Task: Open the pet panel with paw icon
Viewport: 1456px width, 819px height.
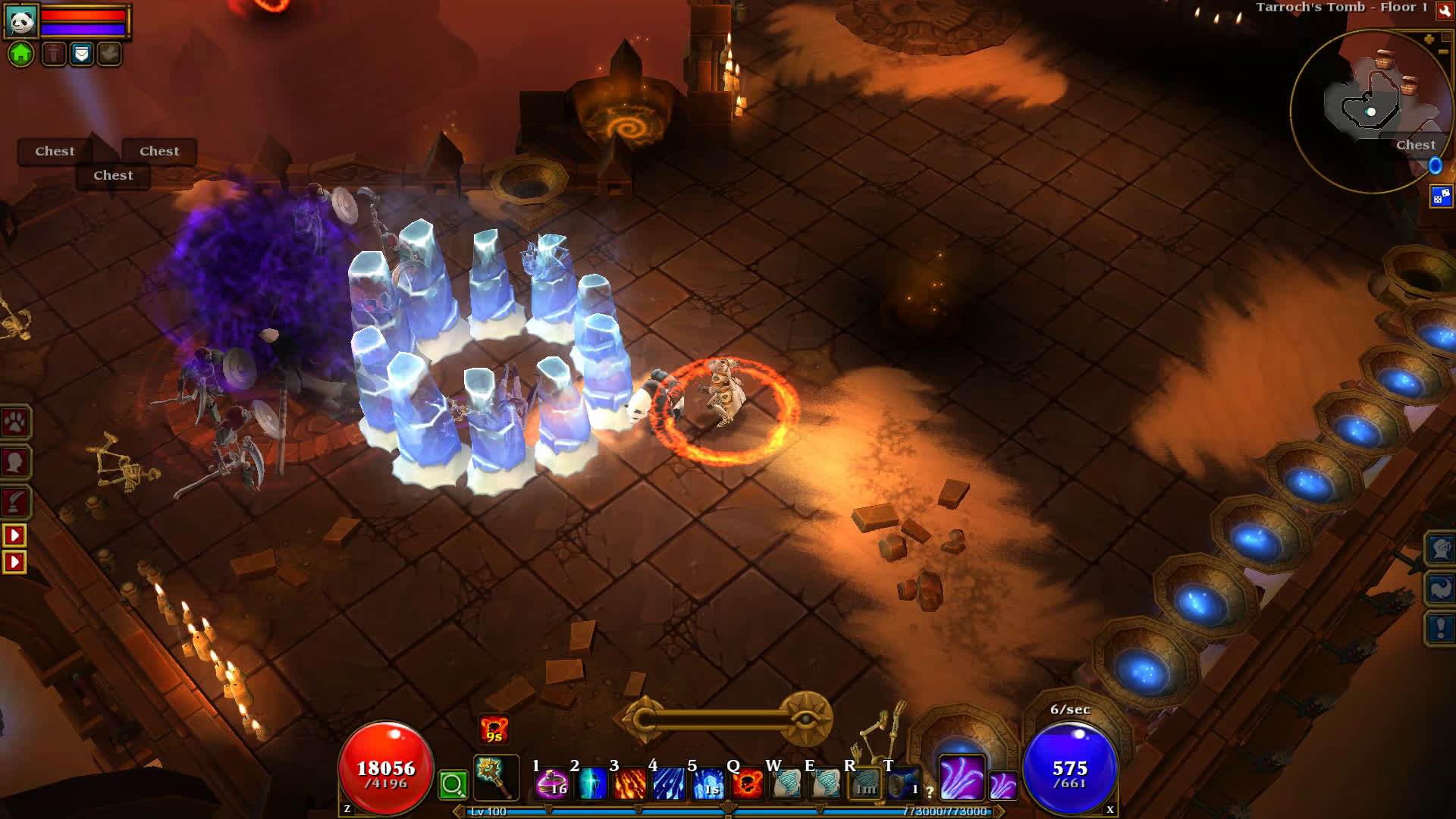Action: coord(15,422)
